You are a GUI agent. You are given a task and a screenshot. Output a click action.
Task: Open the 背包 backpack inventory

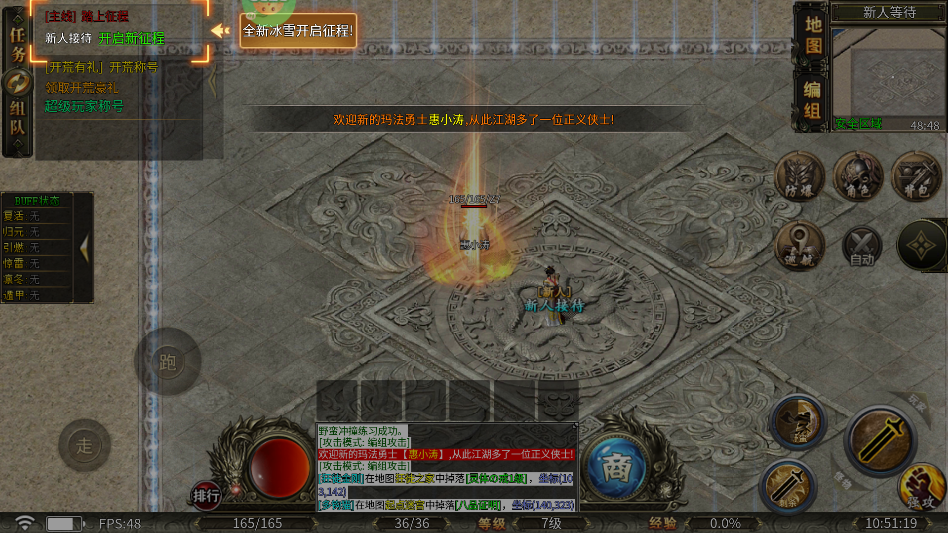coord(915,175)
